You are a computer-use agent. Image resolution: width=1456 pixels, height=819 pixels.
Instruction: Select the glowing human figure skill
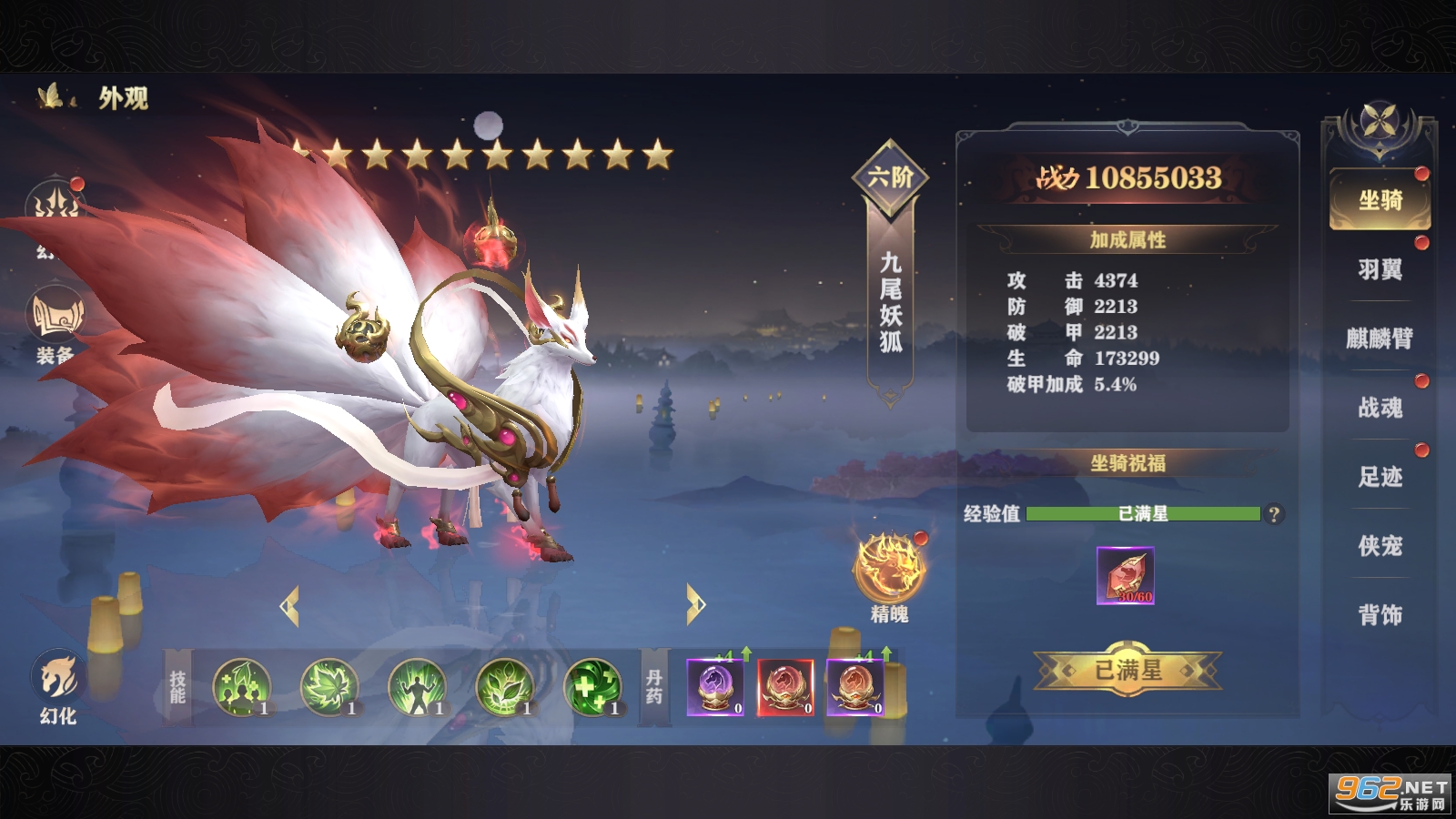tap(417, 687)
